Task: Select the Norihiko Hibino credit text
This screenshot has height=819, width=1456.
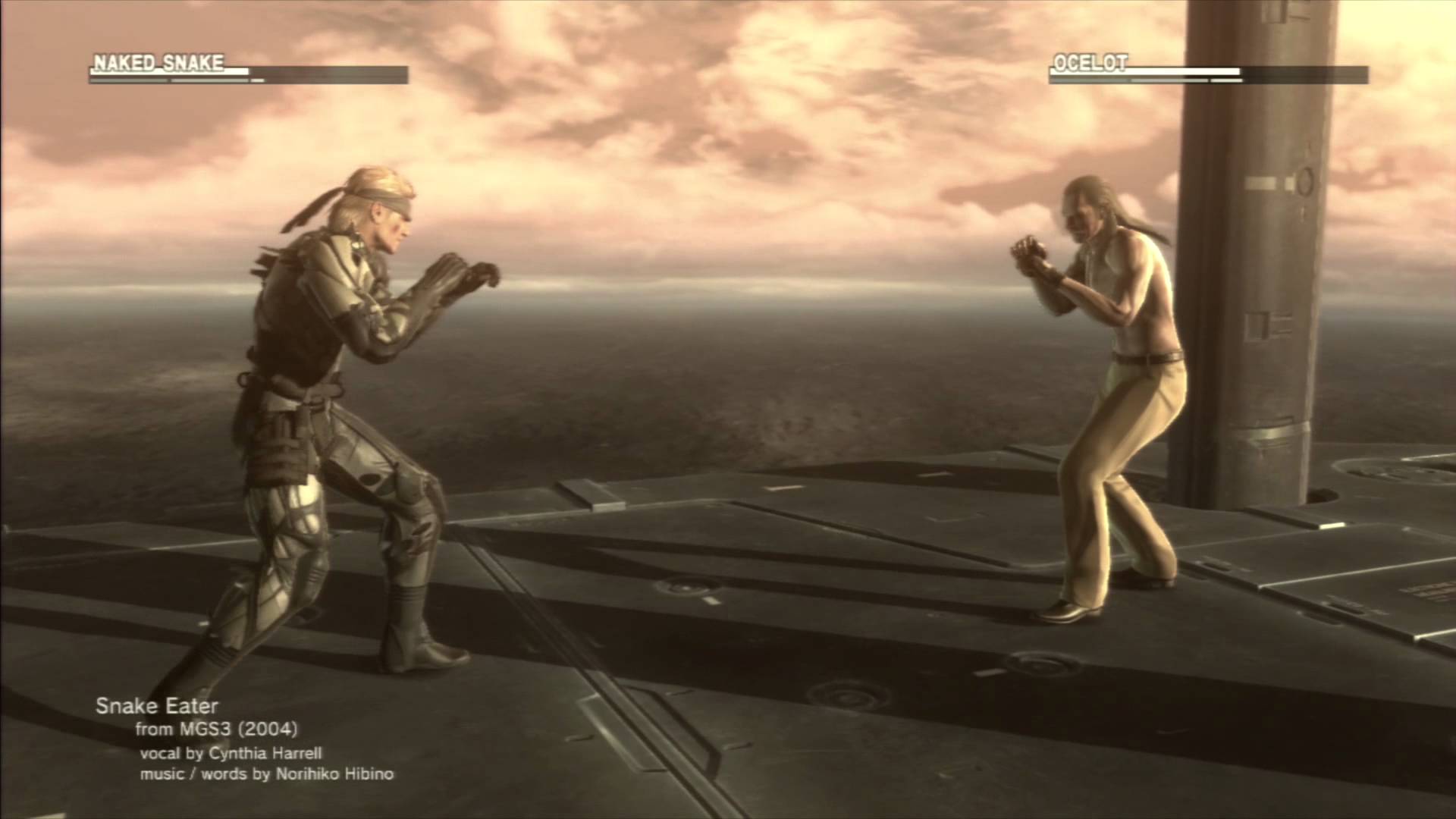Action: 269,776
